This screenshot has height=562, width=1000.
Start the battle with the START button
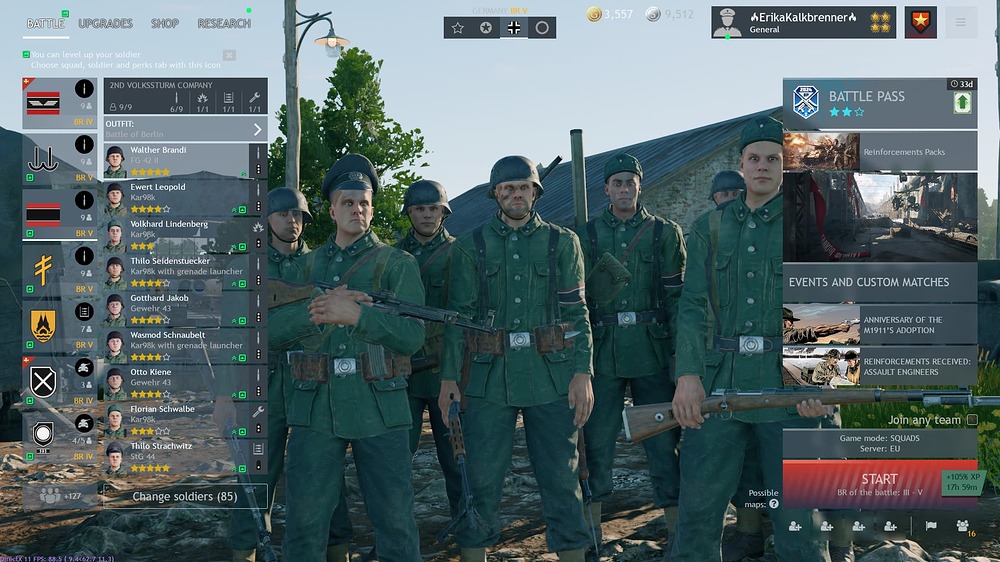(x=878, y=484)
